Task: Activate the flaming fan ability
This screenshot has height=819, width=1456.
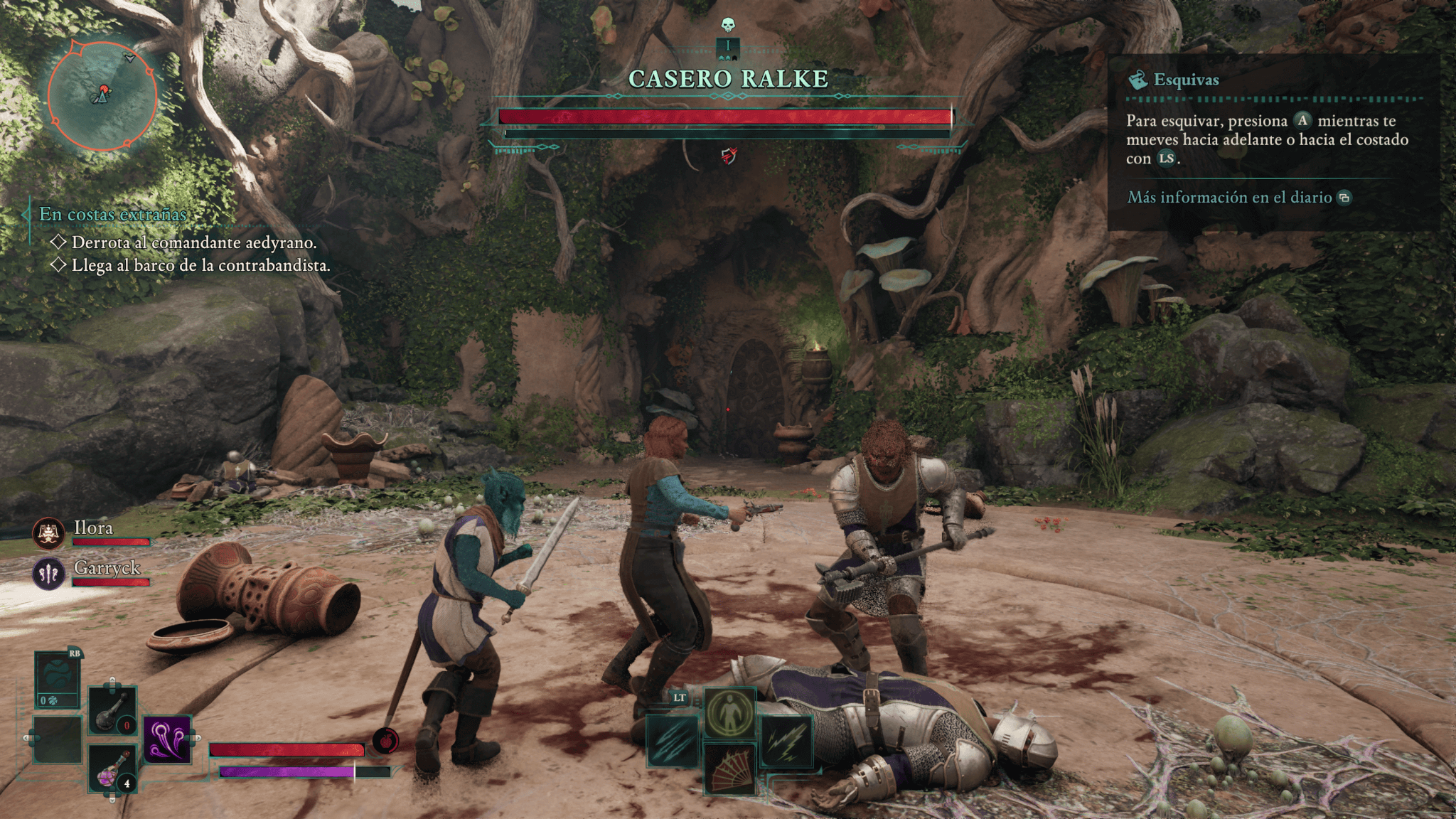Action: point(730,769)
